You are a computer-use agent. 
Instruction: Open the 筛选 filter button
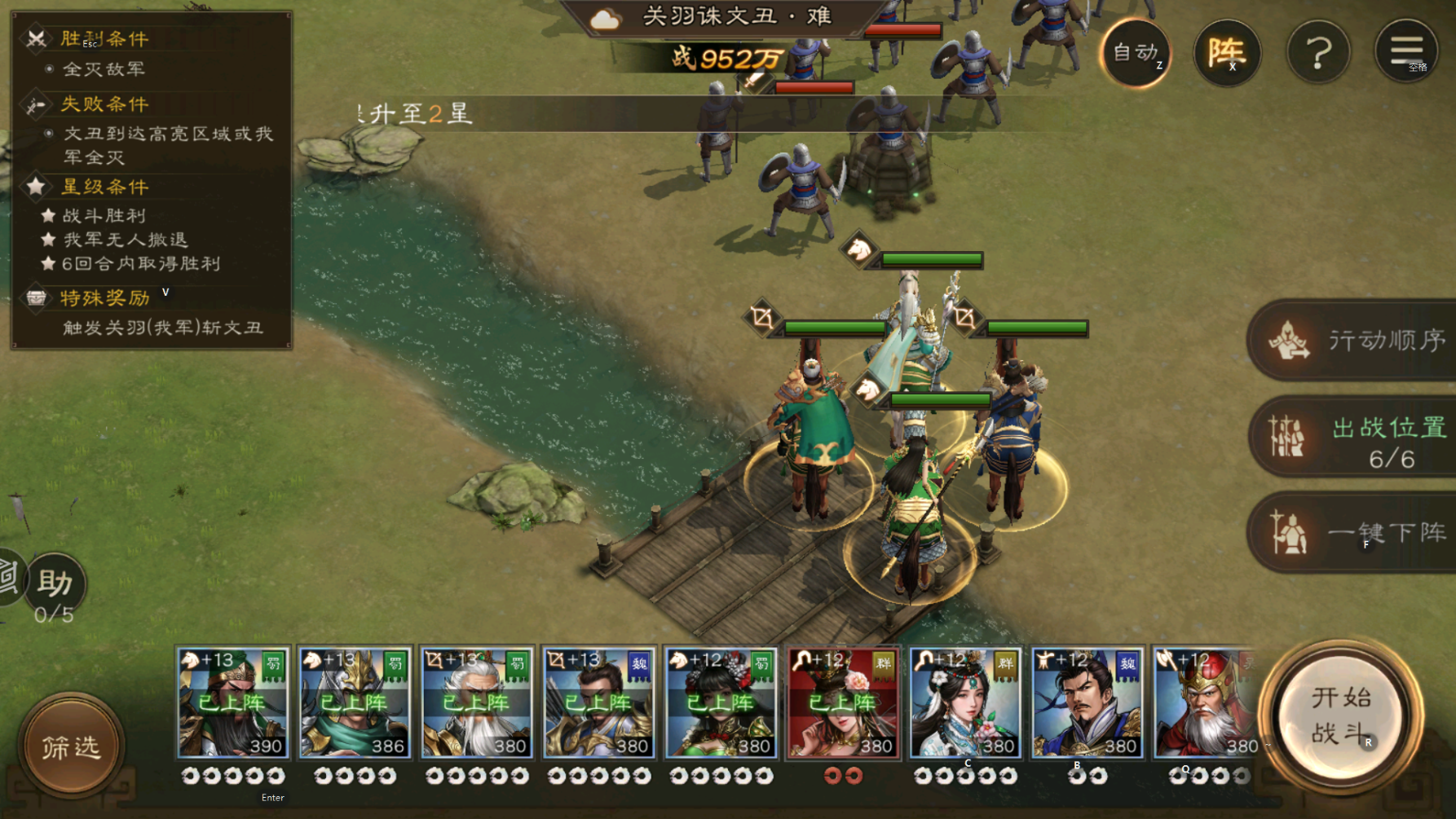[x=71, y=746]
